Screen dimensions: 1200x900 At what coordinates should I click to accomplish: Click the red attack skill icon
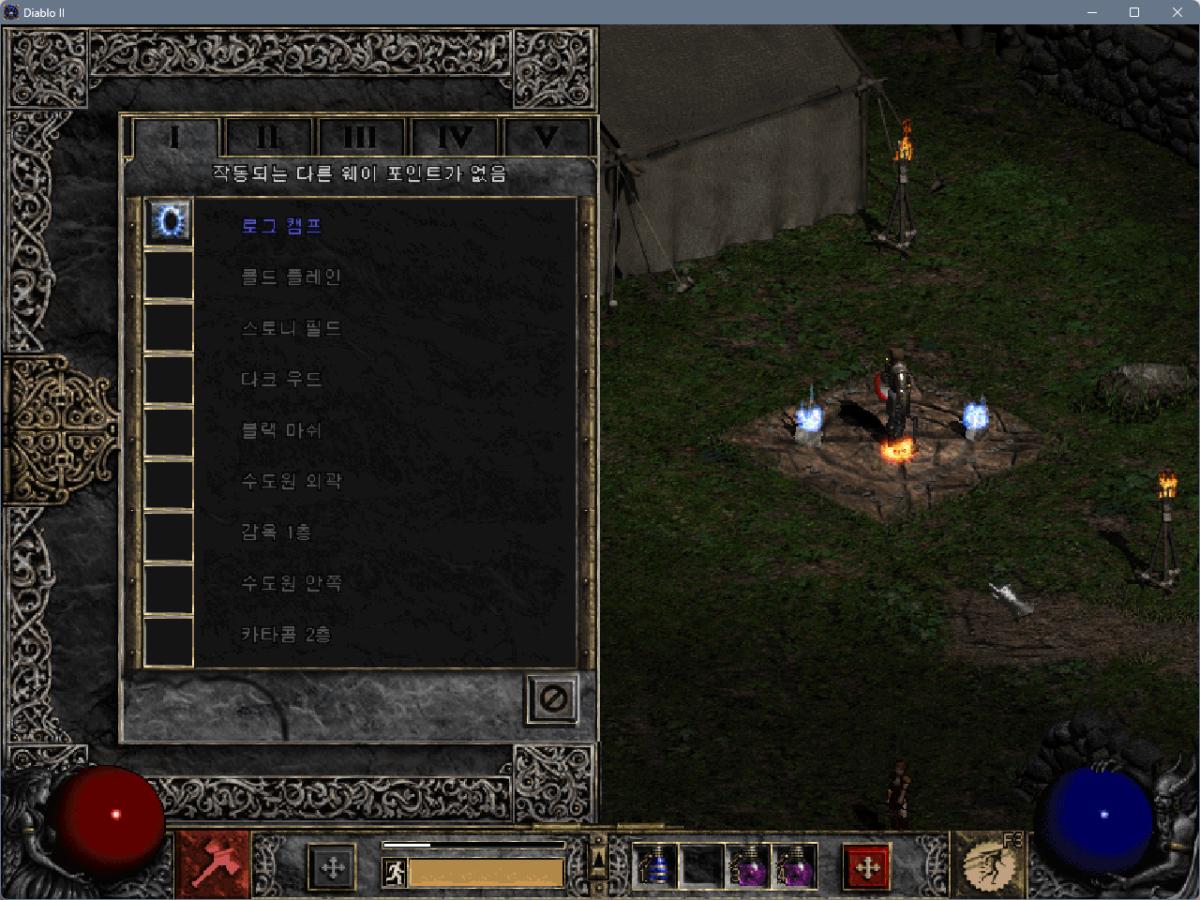pos(214,864)
